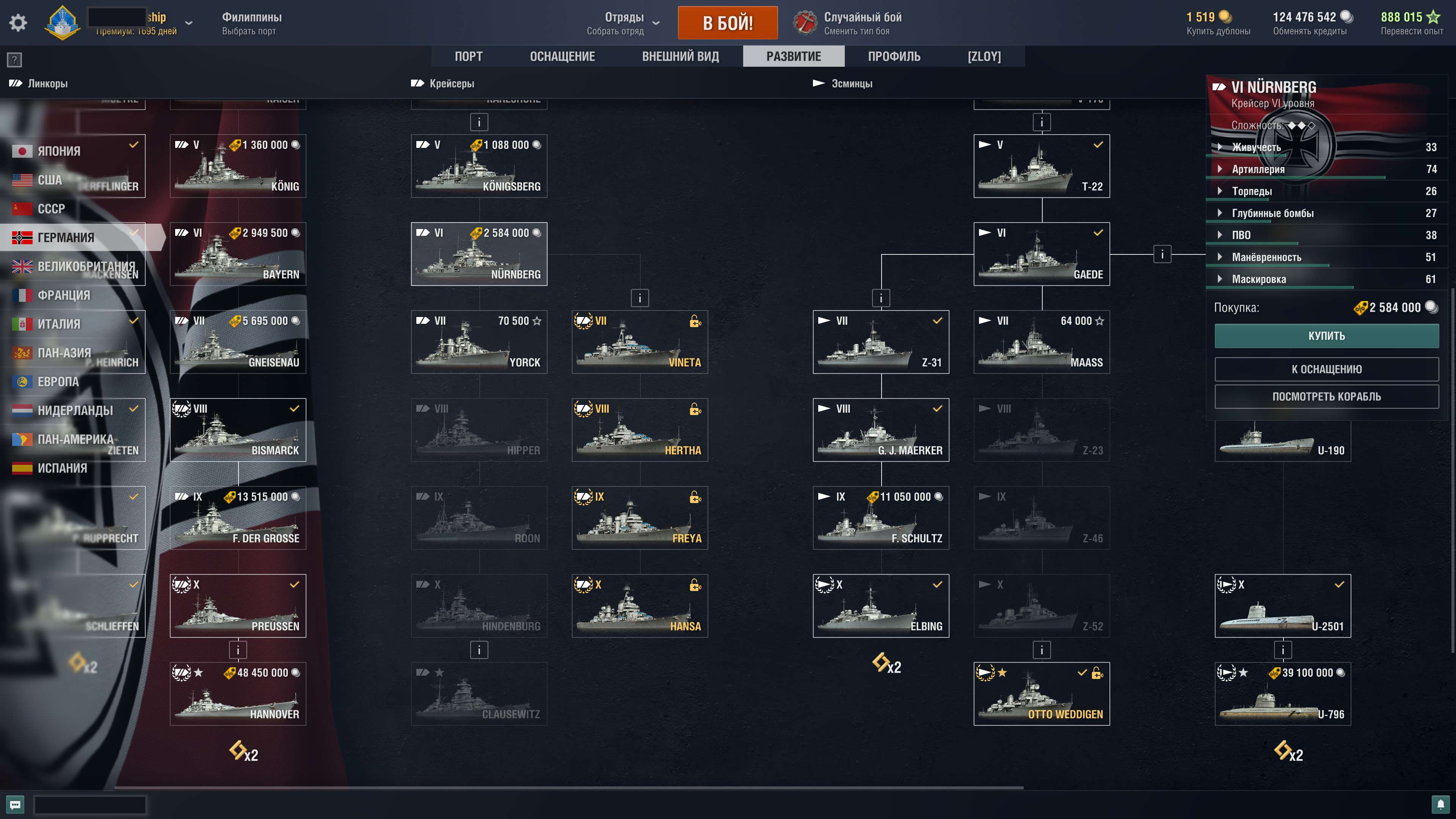Click the free XP star icon
The height and width of the screenshot is (819, 1456).
point(1434,17)
